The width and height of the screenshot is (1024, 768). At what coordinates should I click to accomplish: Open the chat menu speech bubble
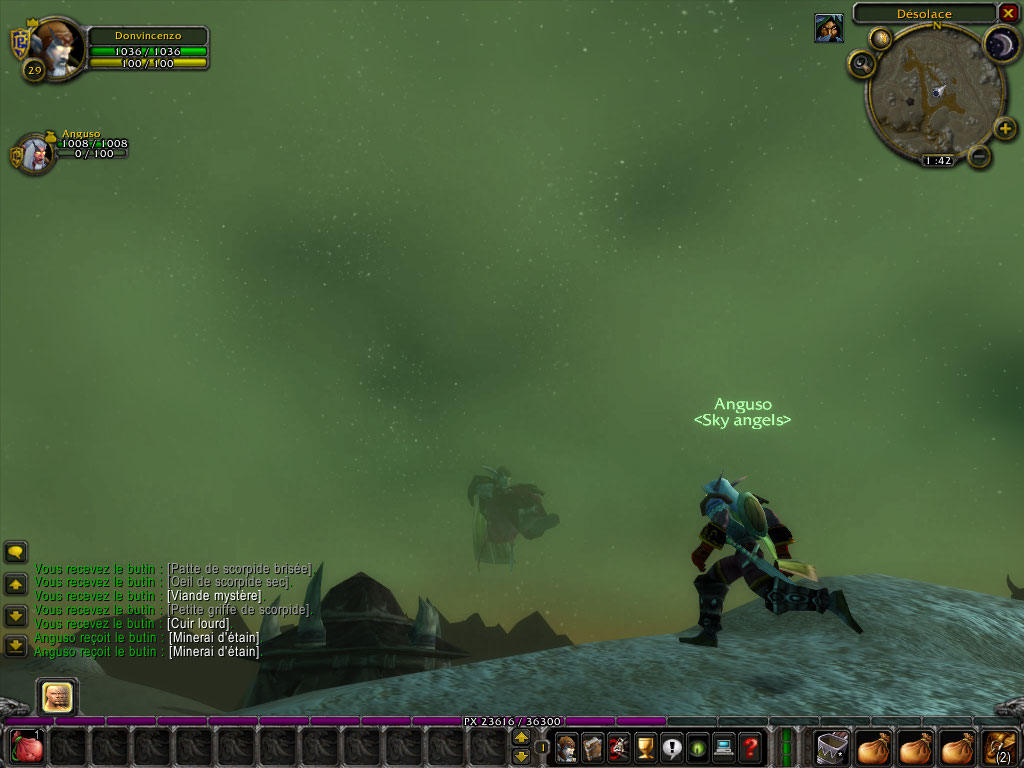click(16, 551)
